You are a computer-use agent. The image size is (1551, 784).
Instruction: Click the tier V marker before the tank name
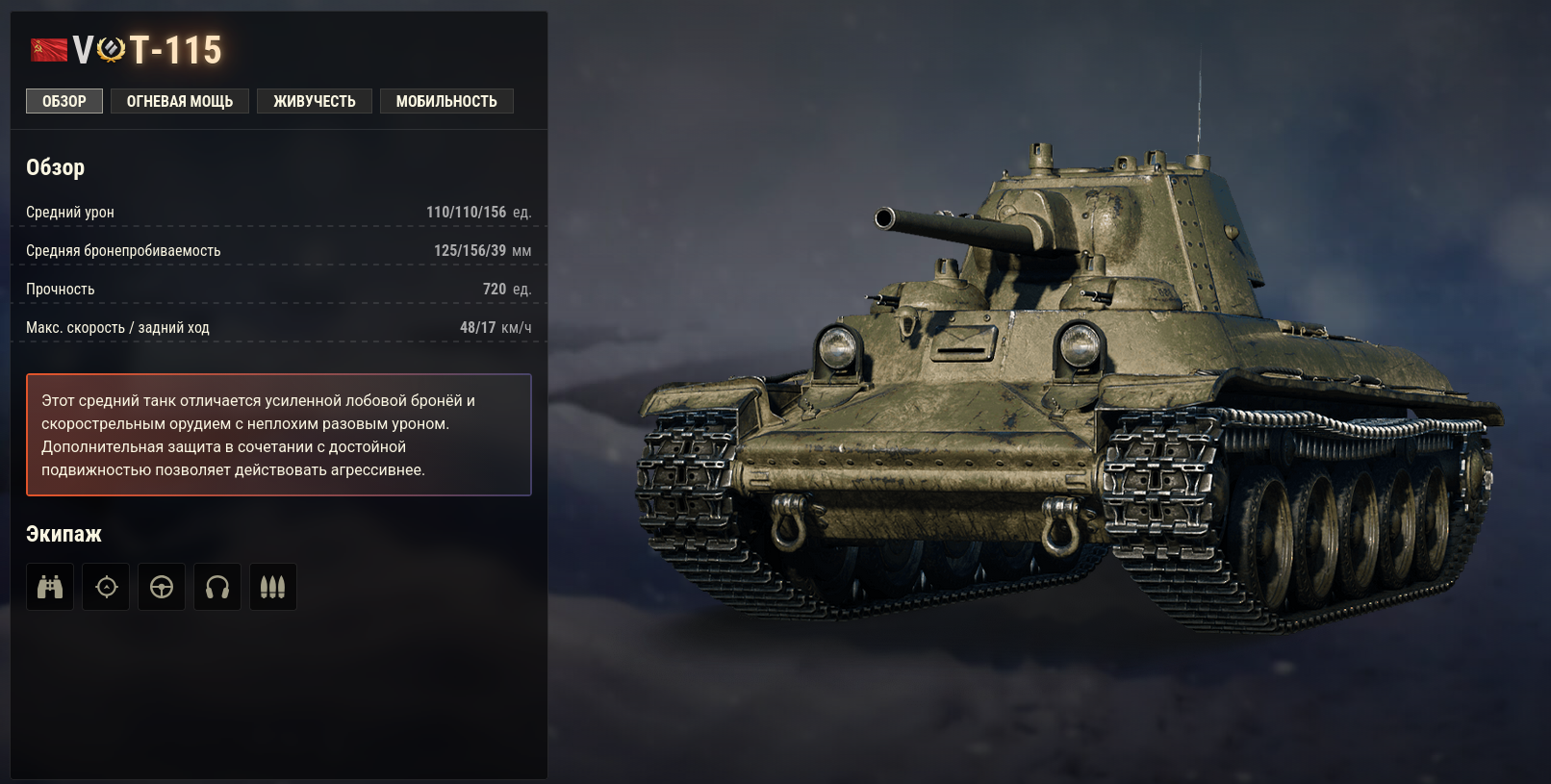click(x=85, y=49)
